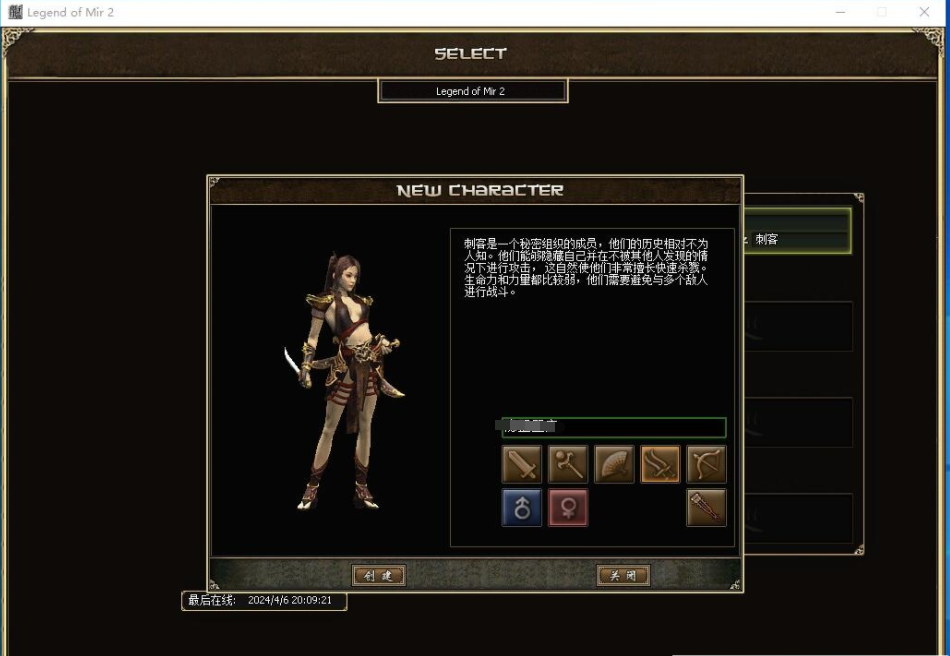The height and width of the screenshot is (656, 950).
Task: Confirm character with the 创建 button
Action: (x=379, y=575)
